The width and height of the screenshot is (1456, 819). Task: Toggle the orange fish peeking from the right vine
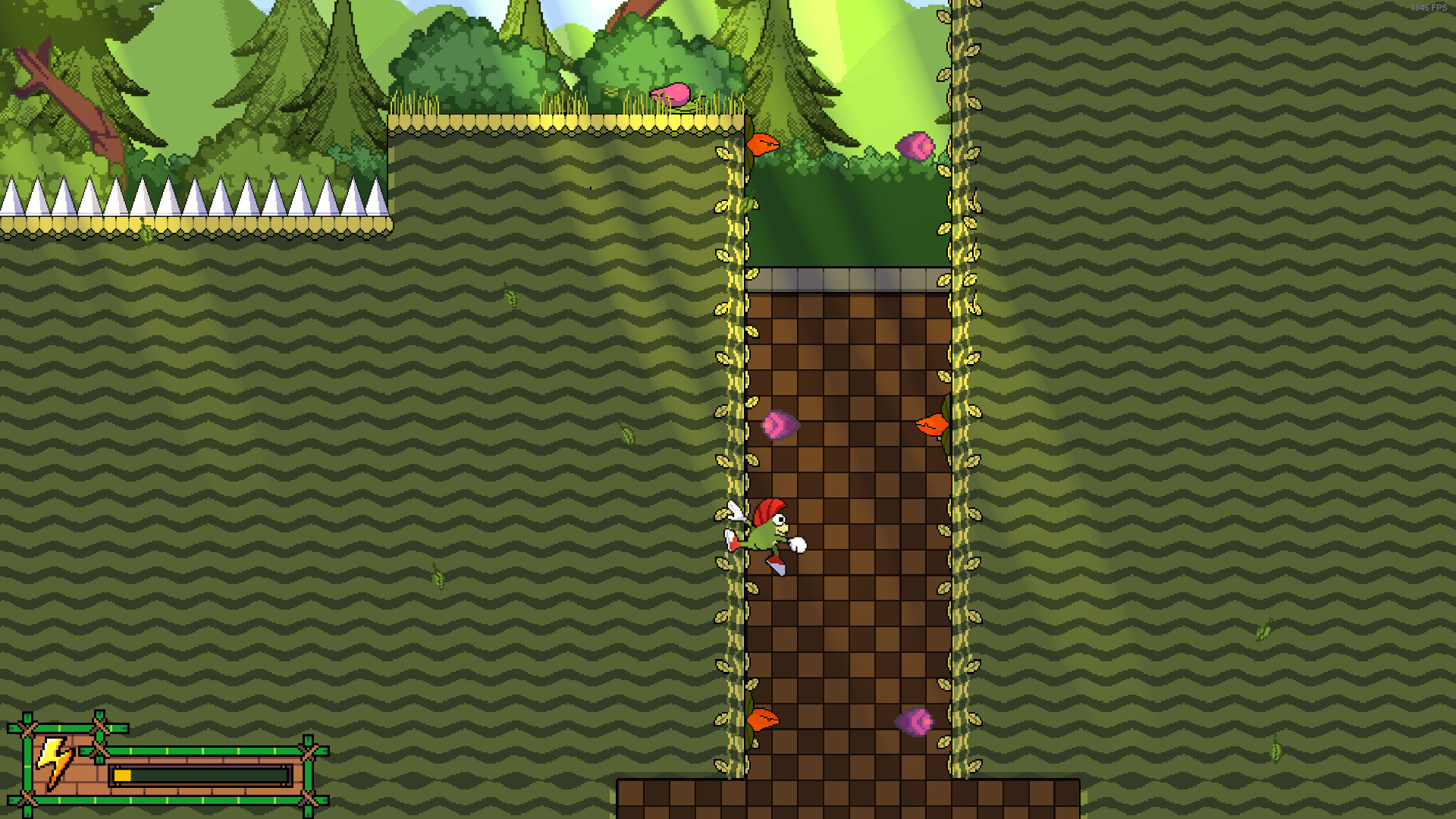coord(934,425)
